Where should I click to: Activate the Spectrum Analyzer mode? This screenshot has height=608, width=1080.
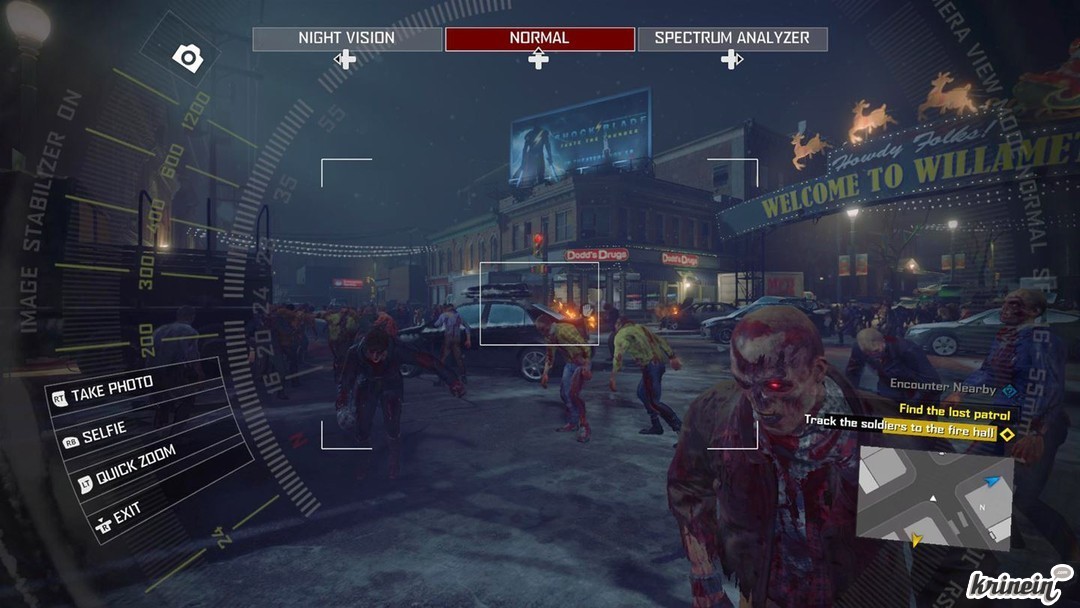tap(732, 39)
